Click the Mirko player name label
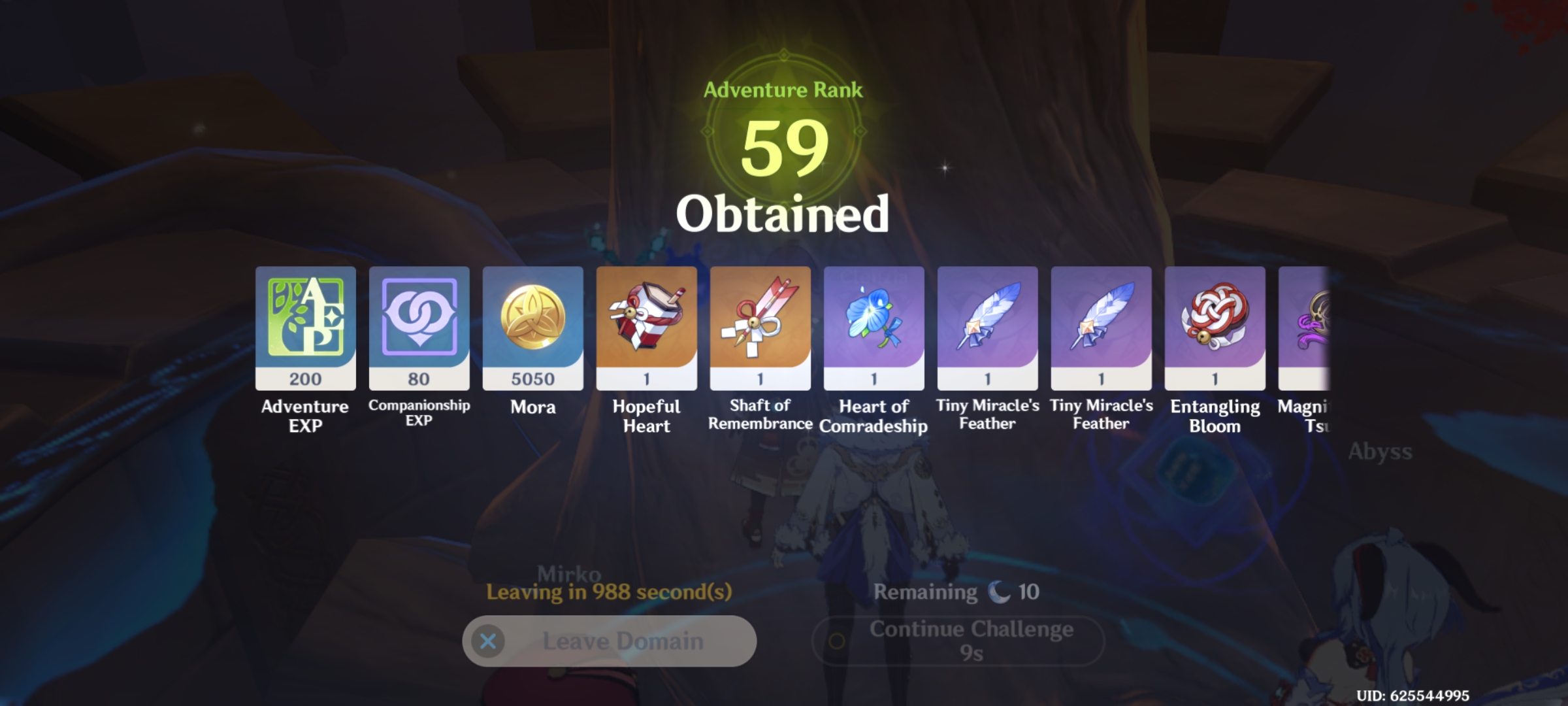The height and width of the screenshot is (706, 1568). click(x=568, y=572)
